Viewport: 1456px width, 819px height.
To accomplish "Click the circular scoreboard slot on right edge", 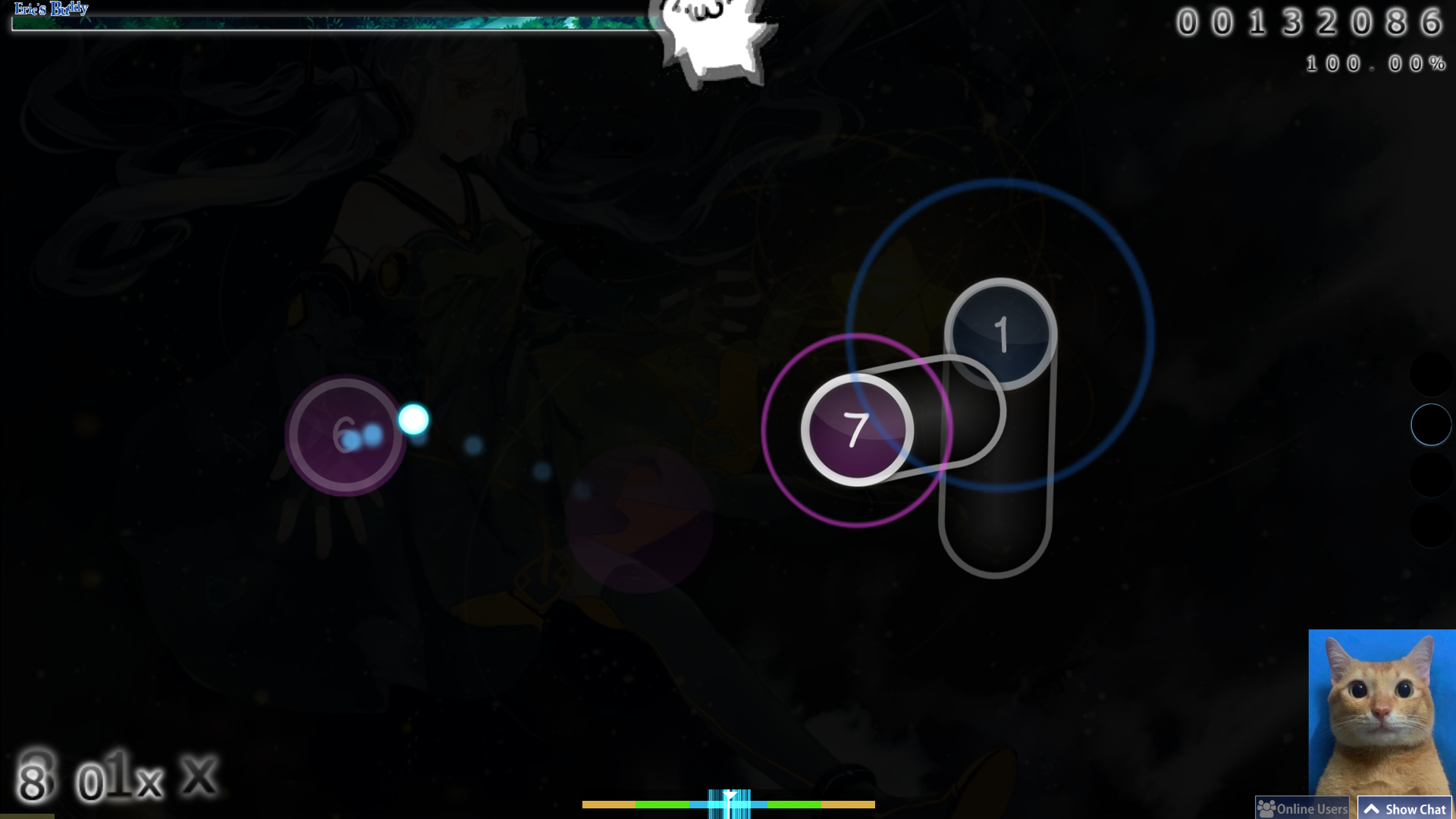I will tap(1430, 425).
